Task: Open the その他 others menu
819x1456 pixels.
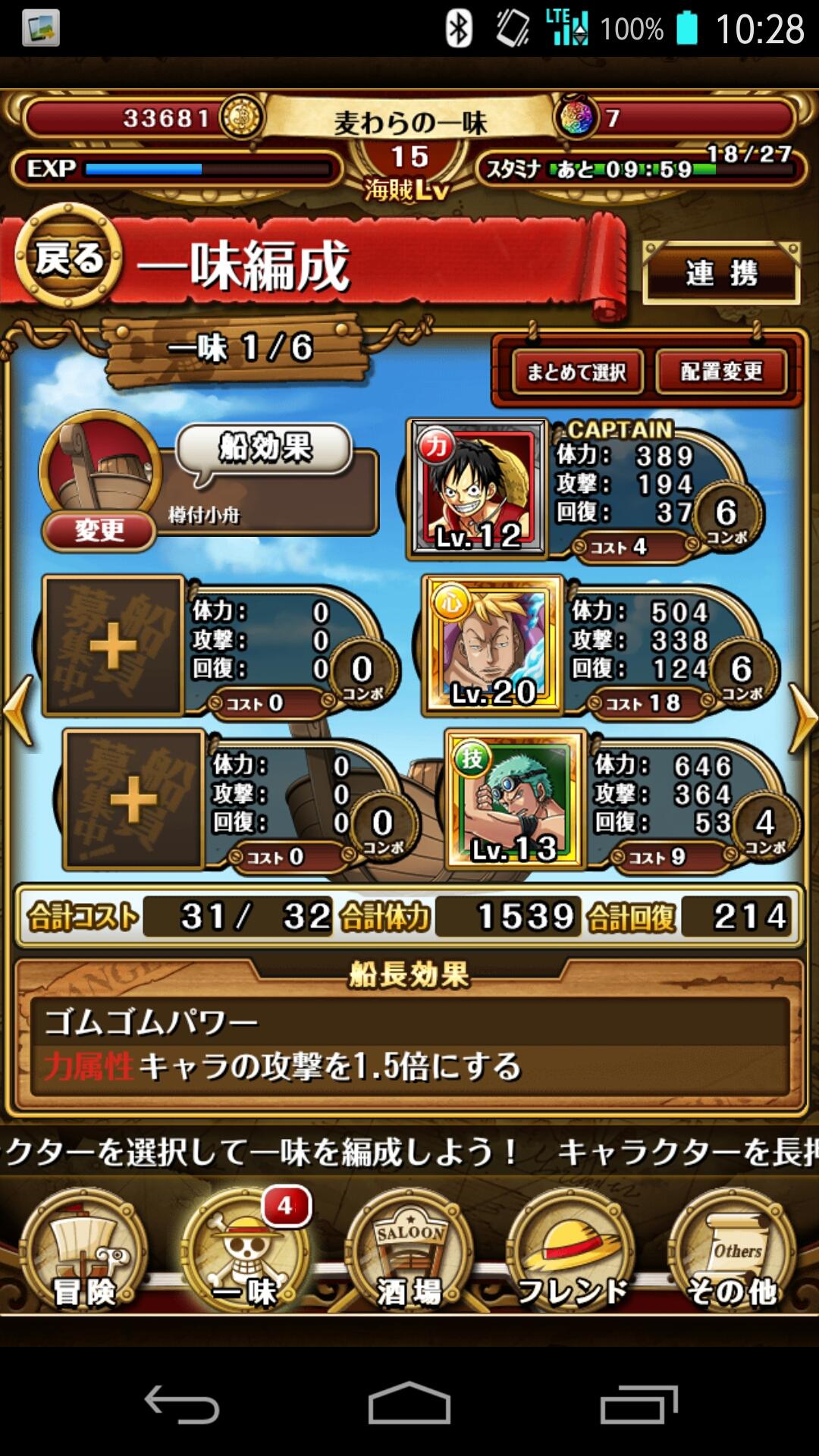Action: 733,1253
